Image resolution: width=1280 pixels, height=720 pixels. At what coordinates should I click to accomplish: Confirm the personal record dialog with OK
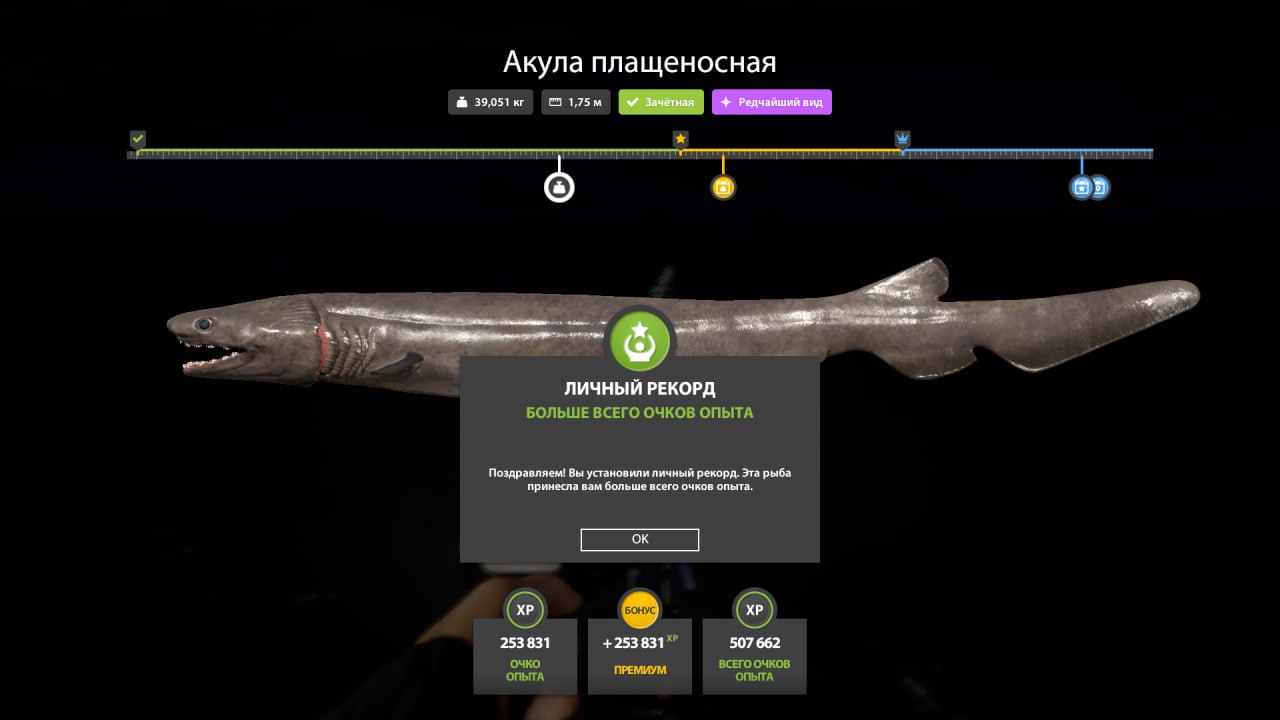point(639,539)
